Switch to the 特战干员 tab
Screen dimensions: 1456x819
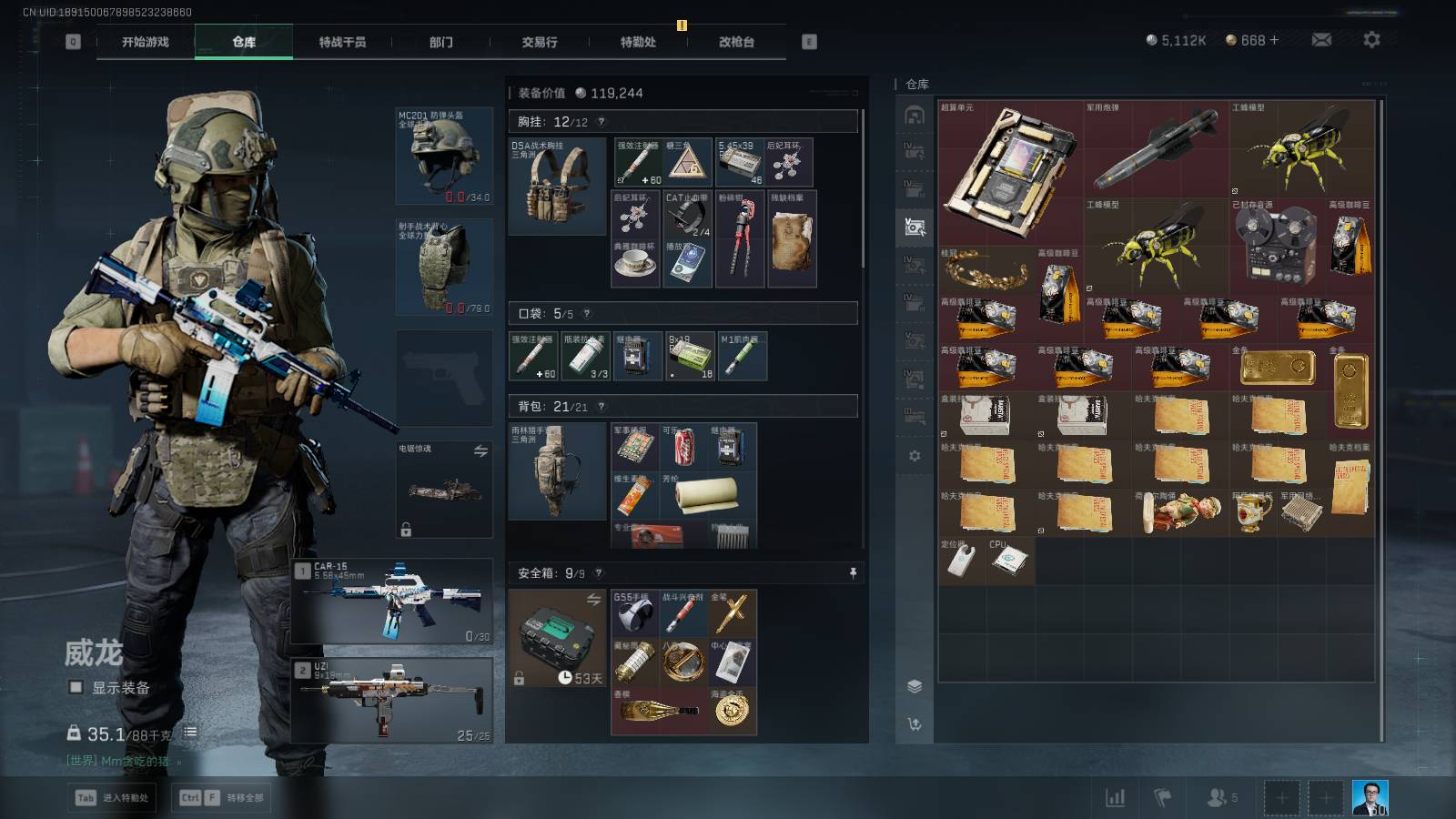[x=342, y=42]
